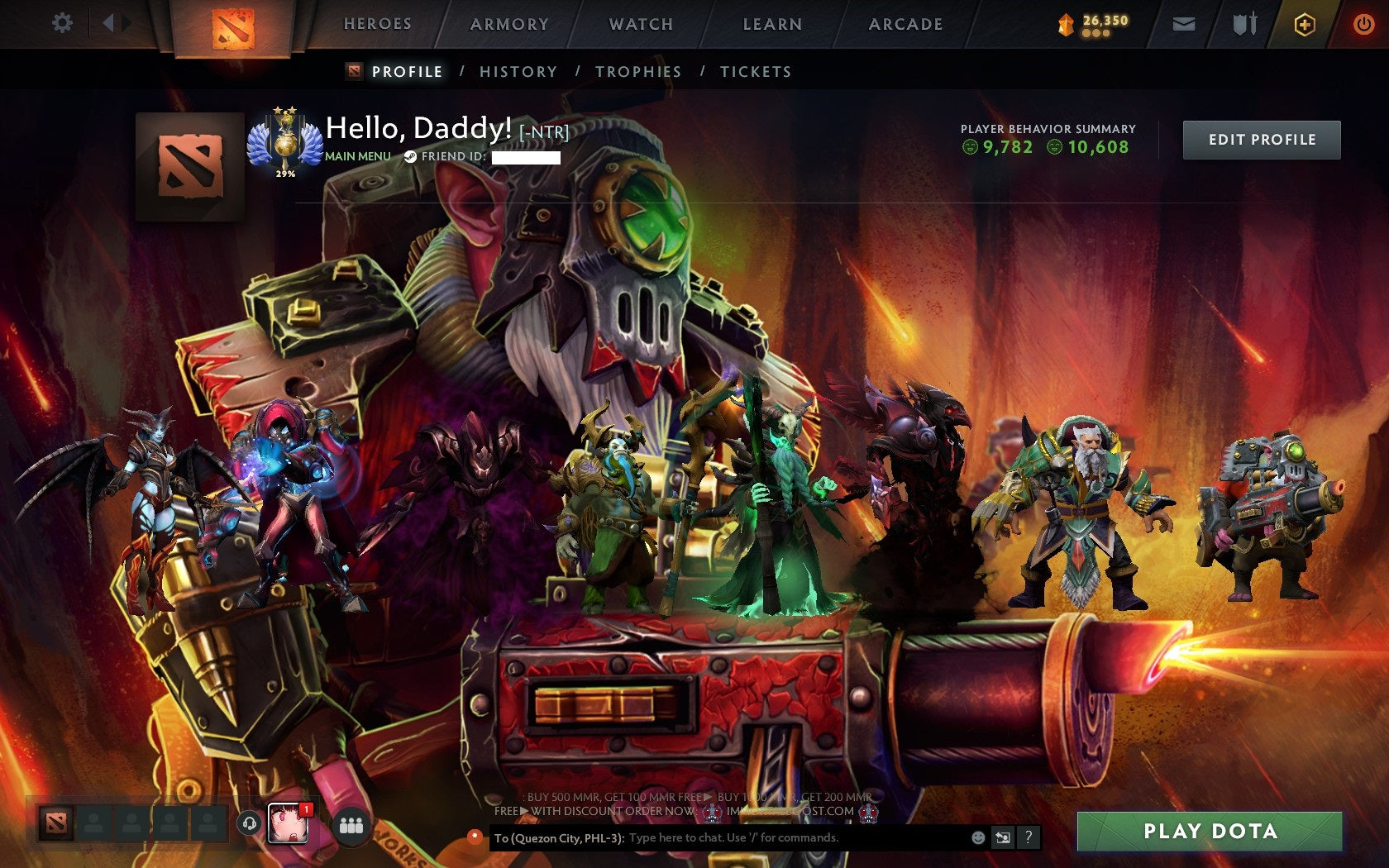
Task: Click the help question mark beside chat
Action: point(1028,837)
